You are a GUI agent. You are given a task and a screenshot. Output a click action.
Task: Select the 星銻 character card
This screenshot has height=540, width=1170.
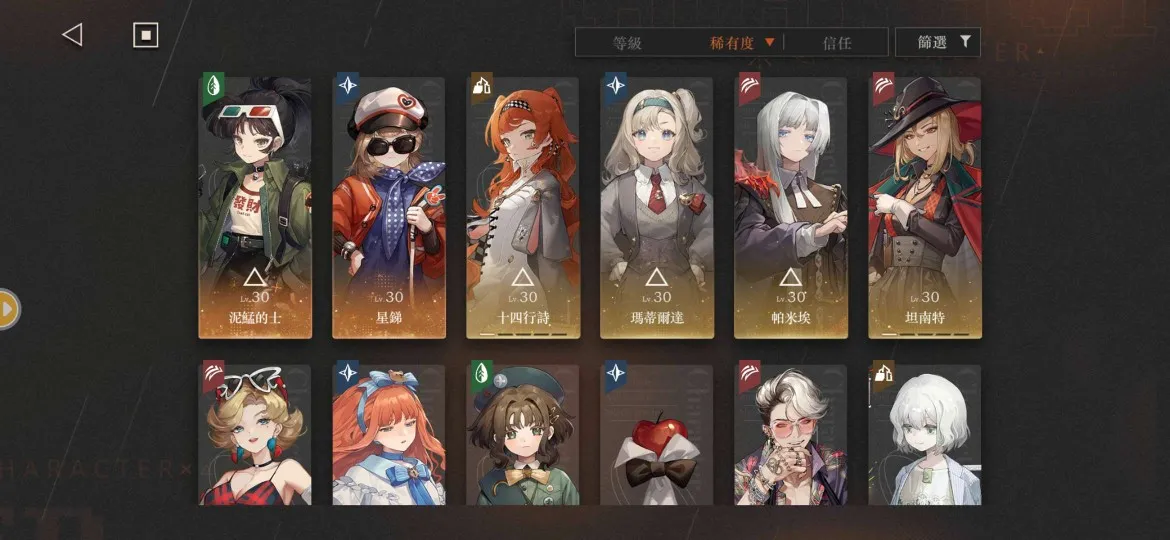tap(389, 208)
